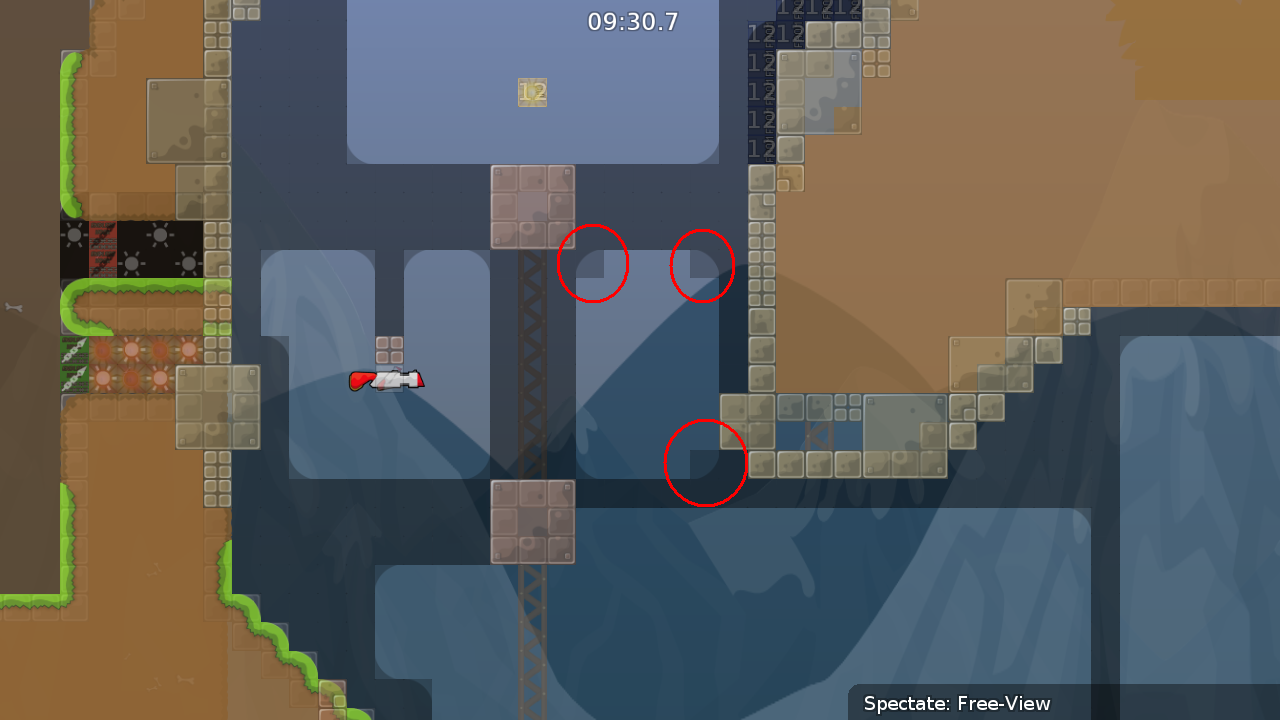Toggle the upper-left red circle marker
The width and height of the screenshot is (1280, 720).
(593, 264)
